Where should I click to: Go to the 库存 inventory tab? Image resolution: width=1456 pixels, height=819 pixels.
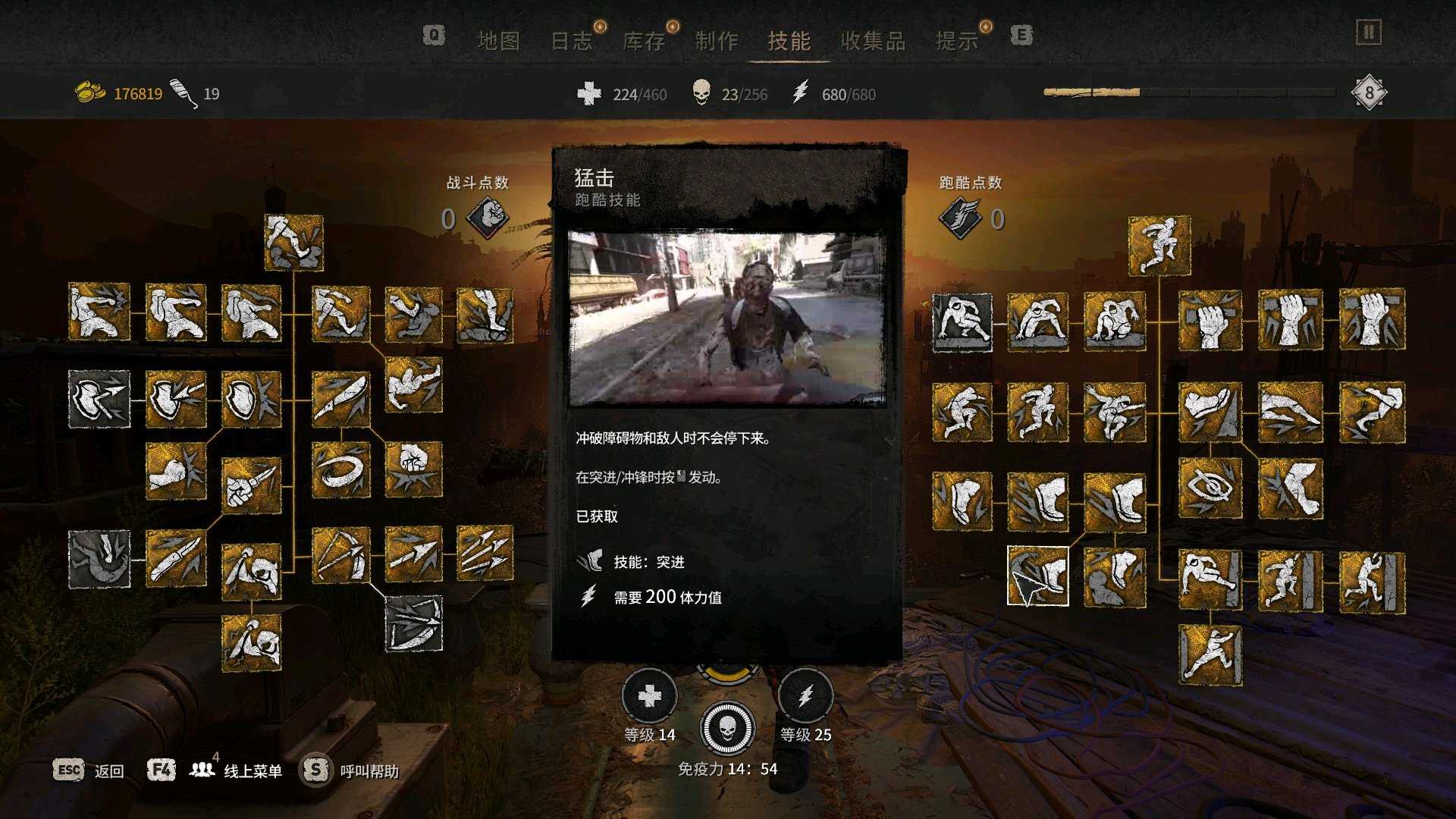pos(644,41)
